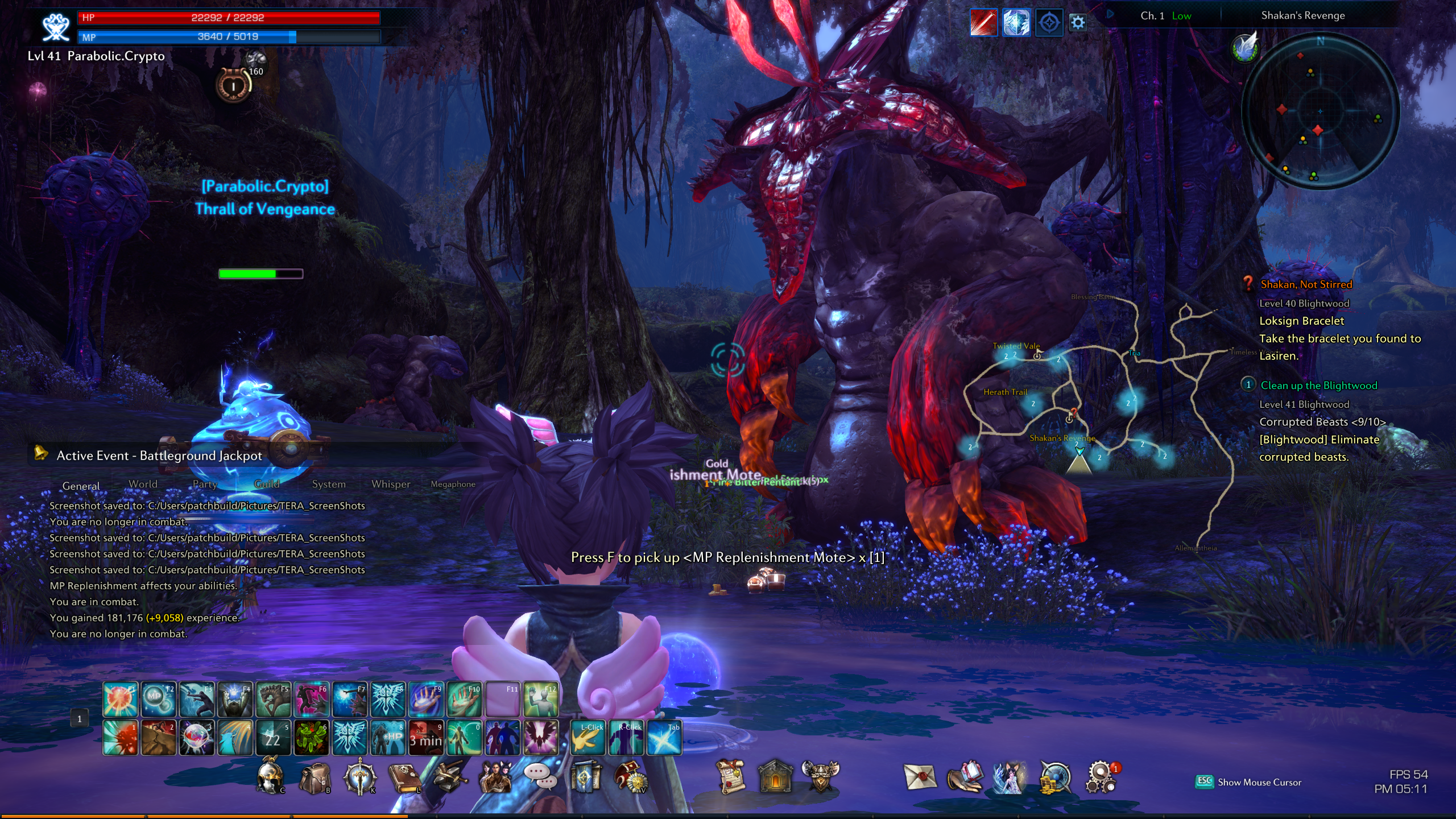This screenshot has height=819, width=1456.
Task: Click the circular minimap
Action: click(x=1319, y=111)
